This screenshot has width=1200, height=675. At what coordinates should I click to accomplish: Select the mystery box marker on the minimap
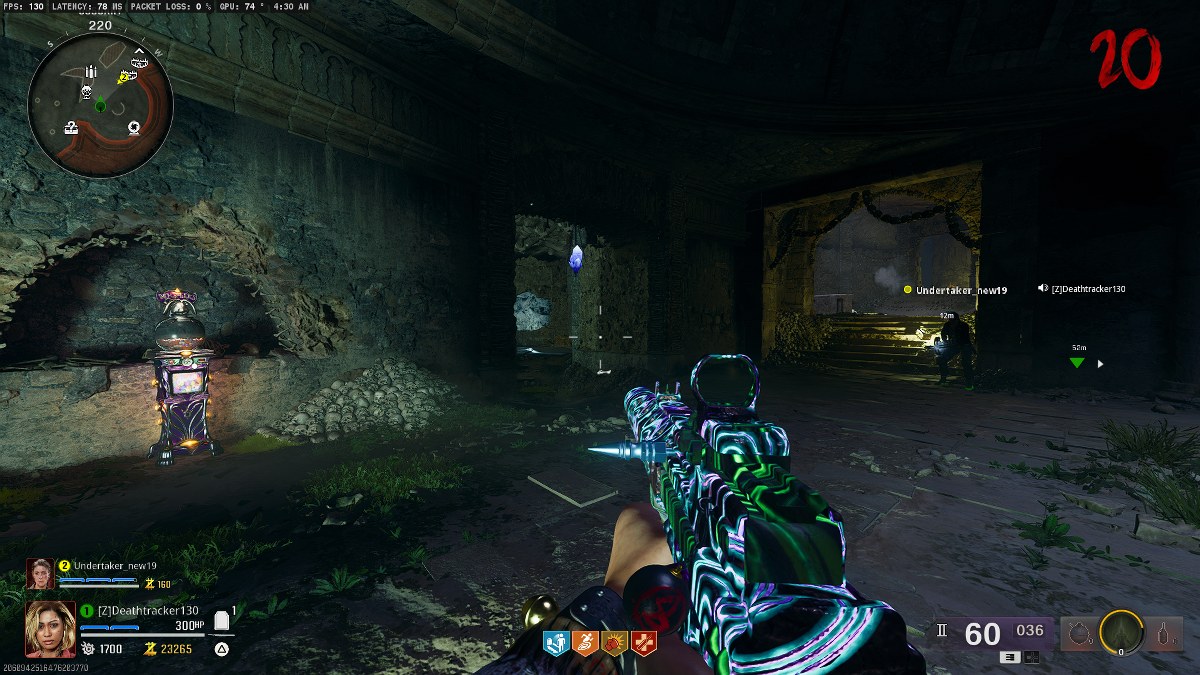[x=74, y=127]
